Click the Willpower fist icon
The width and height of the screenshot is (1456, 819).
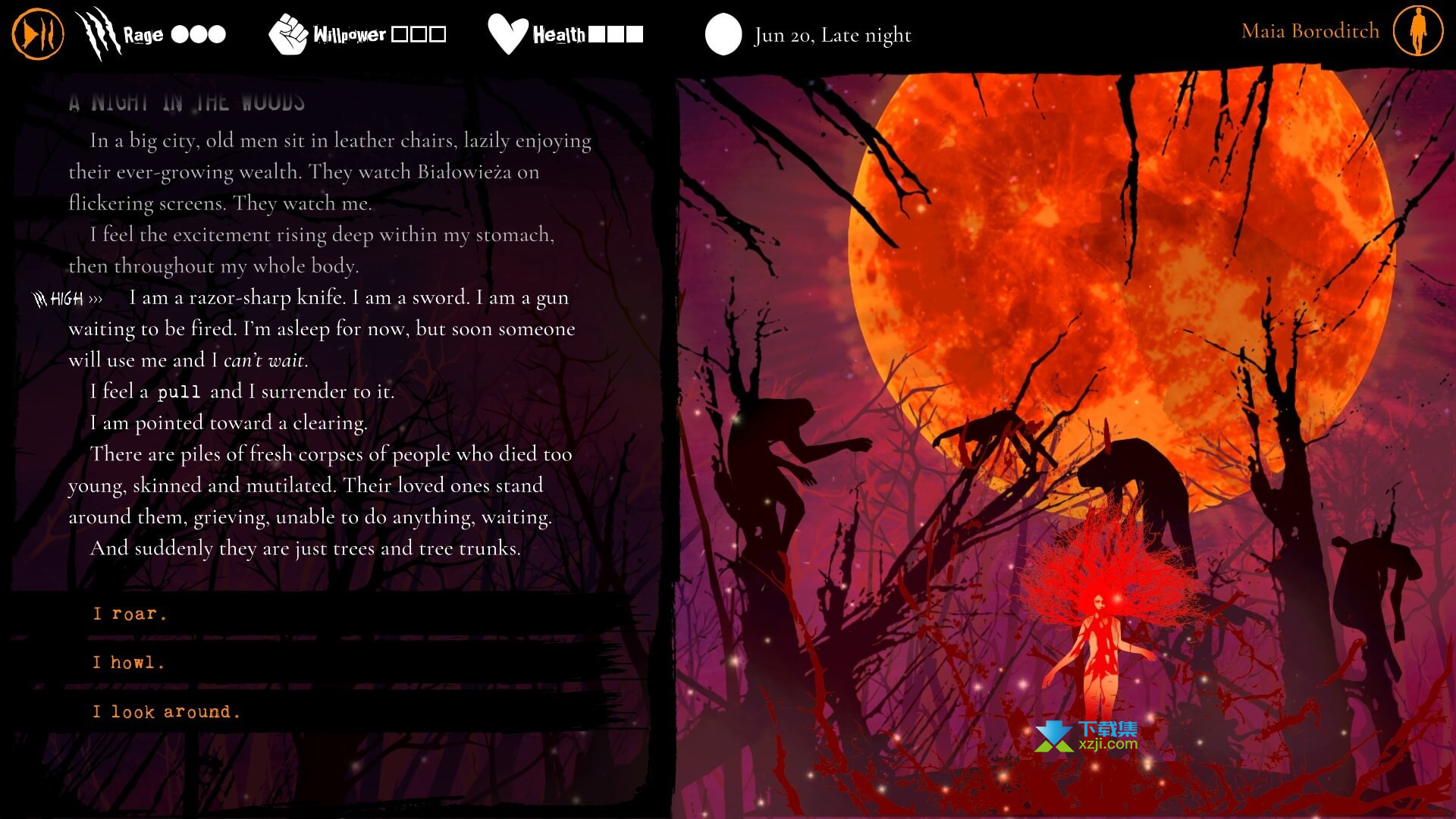[288, 34]
